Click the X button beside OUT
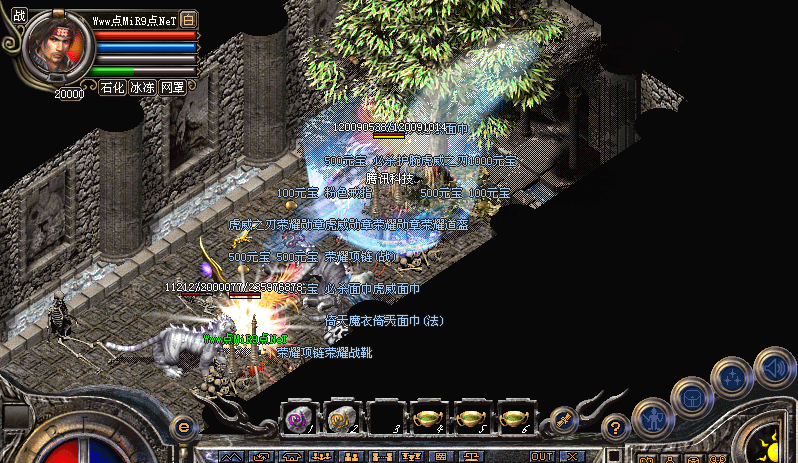The height and width of the screenshot is (463, 798). (x=571, y=456)
